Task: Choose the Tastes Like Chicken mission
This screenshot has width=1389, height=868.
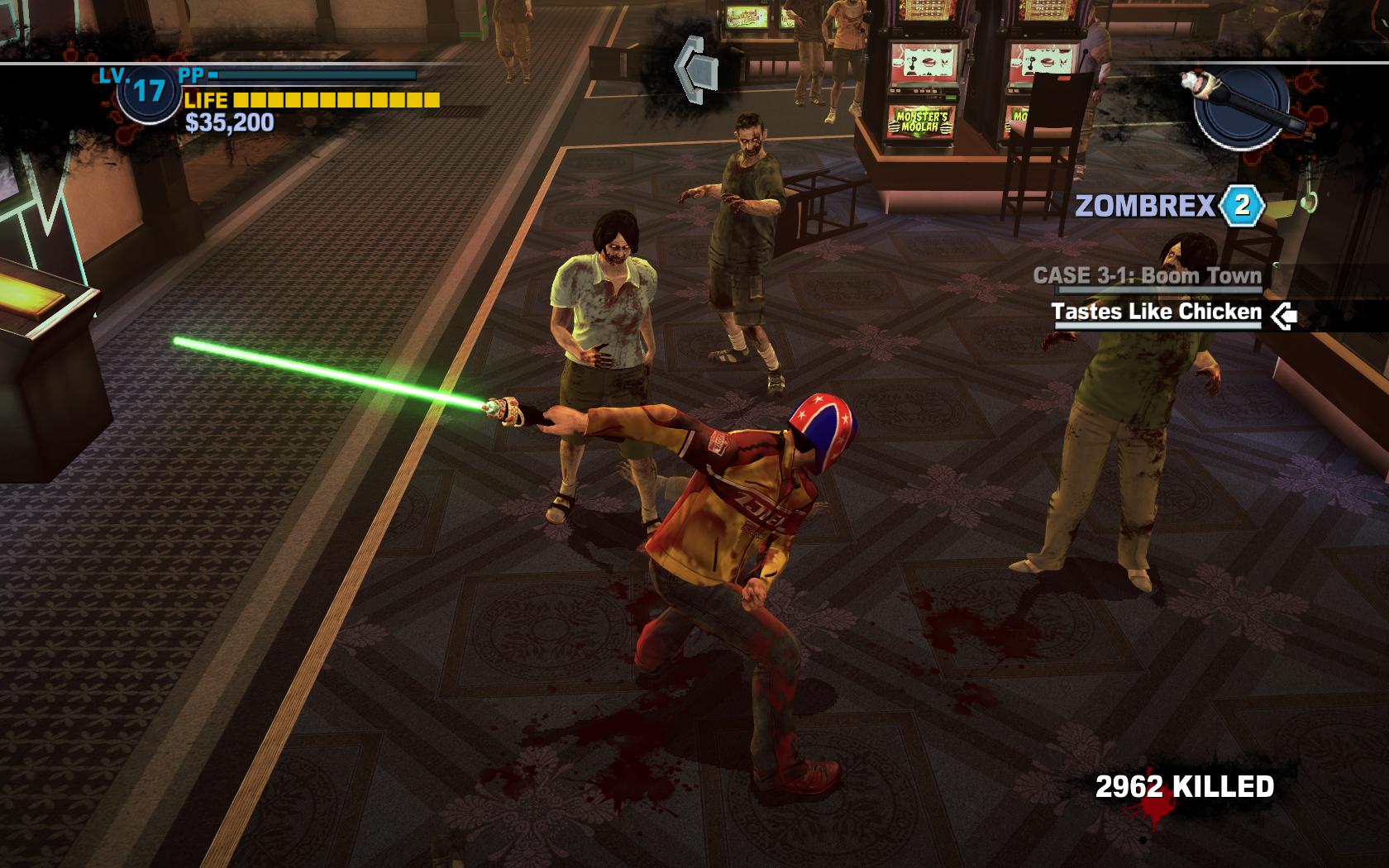Action: (x=1156, y=312)
